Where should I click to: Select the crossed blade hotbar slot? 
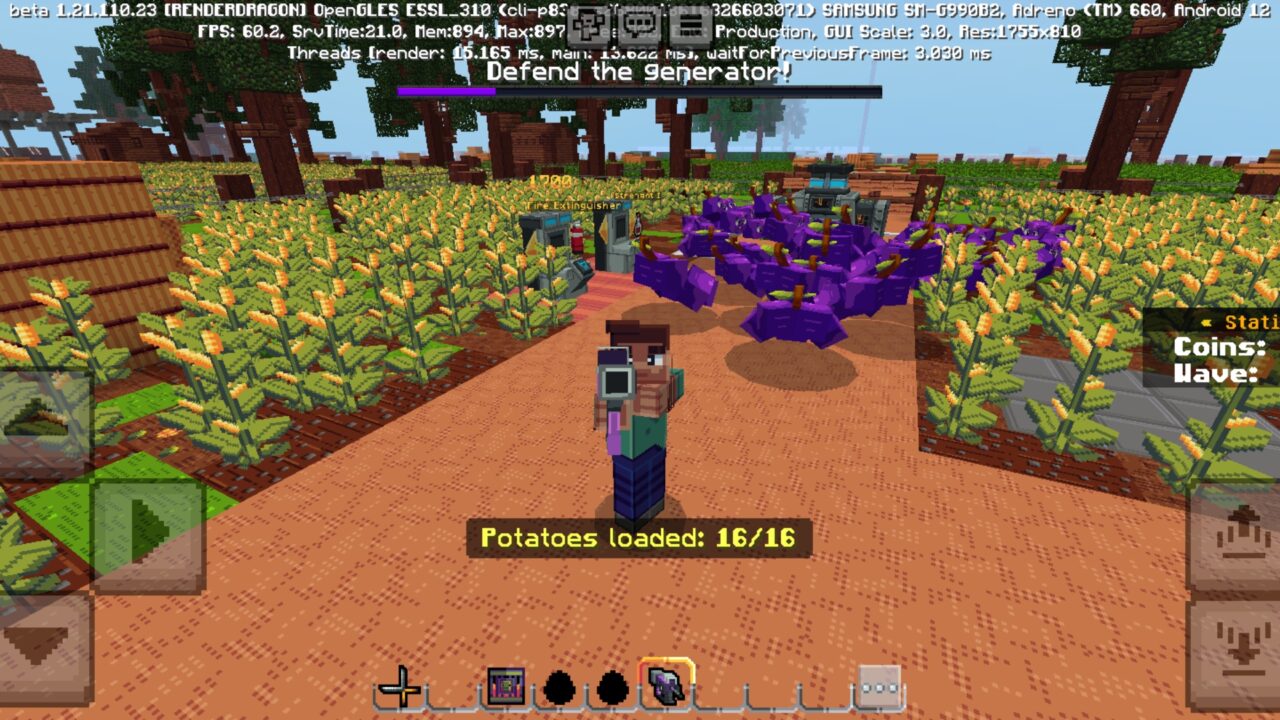click(400, 687)
